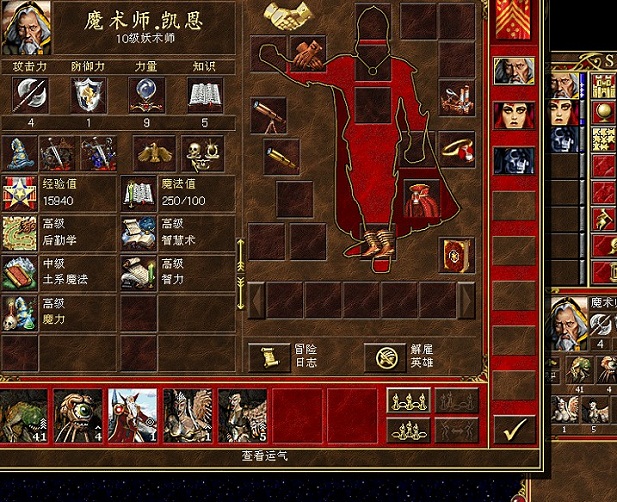Select the ballista war machine slot
Image resolution: width=617 pixels, height=502 pixels.
tap(456, 99)
